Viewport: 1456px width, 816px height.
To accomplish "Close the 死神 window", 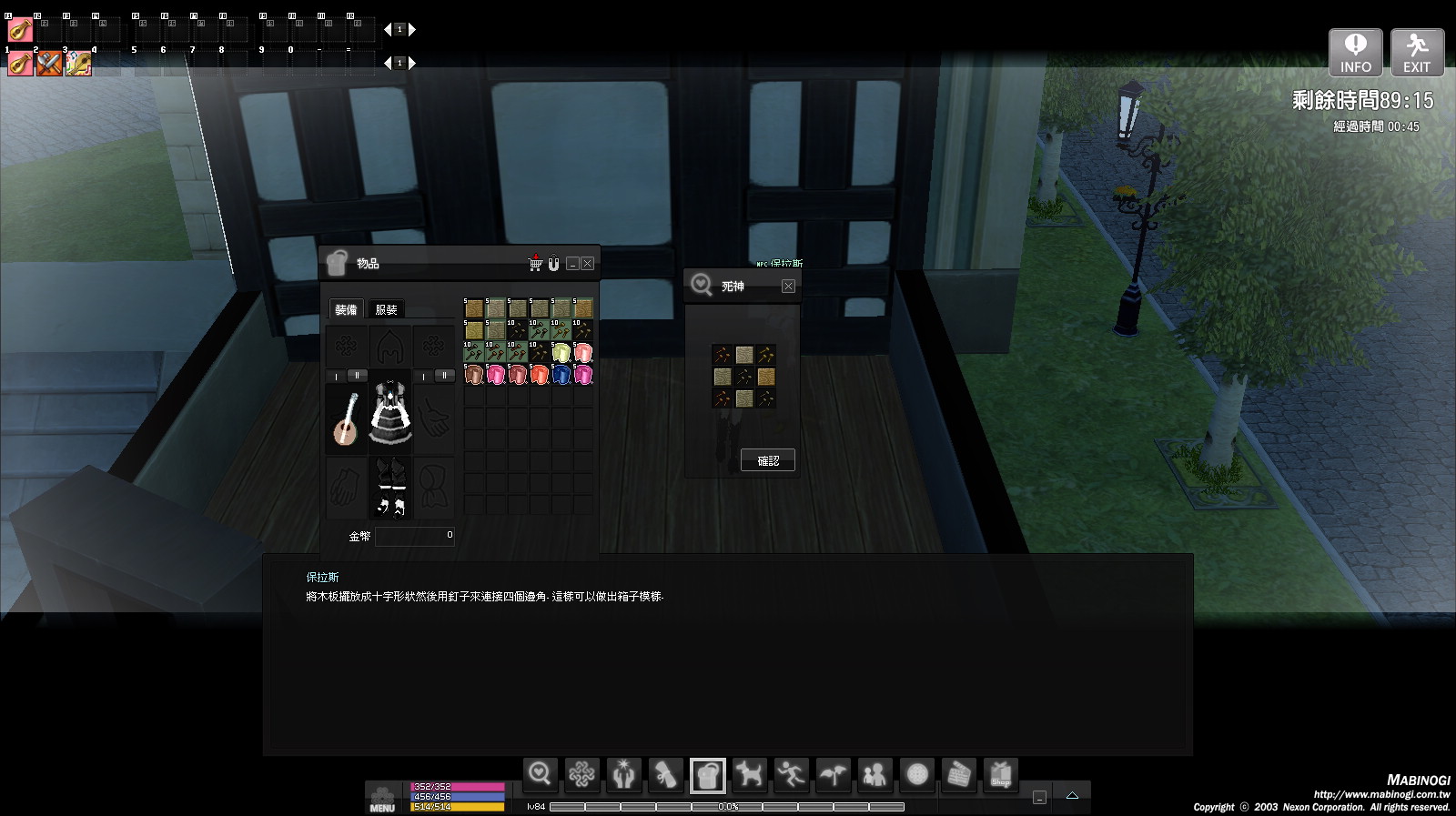I will [x=788, y=287].
